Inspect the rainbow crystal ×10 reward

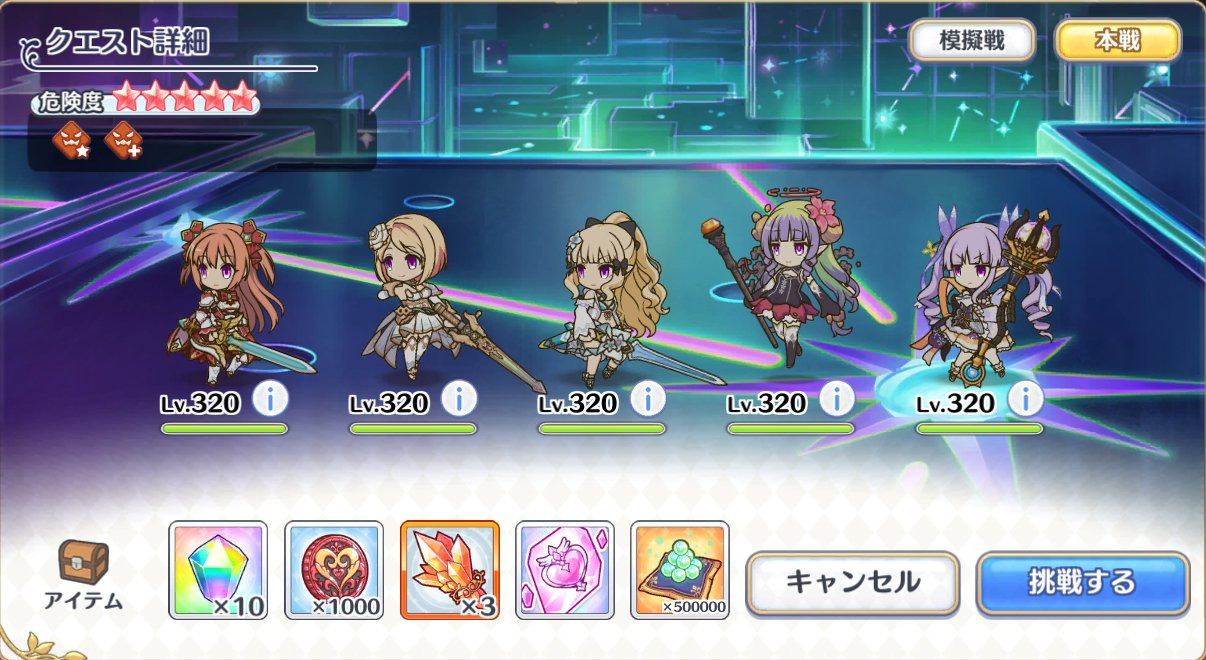(218, 570)
